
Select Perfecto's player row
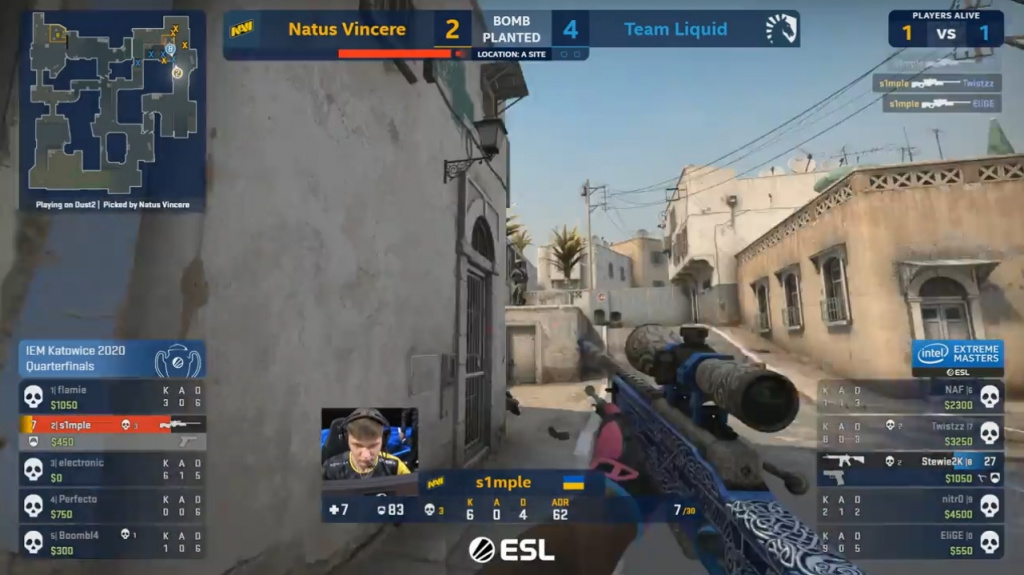tap(112, 506)
